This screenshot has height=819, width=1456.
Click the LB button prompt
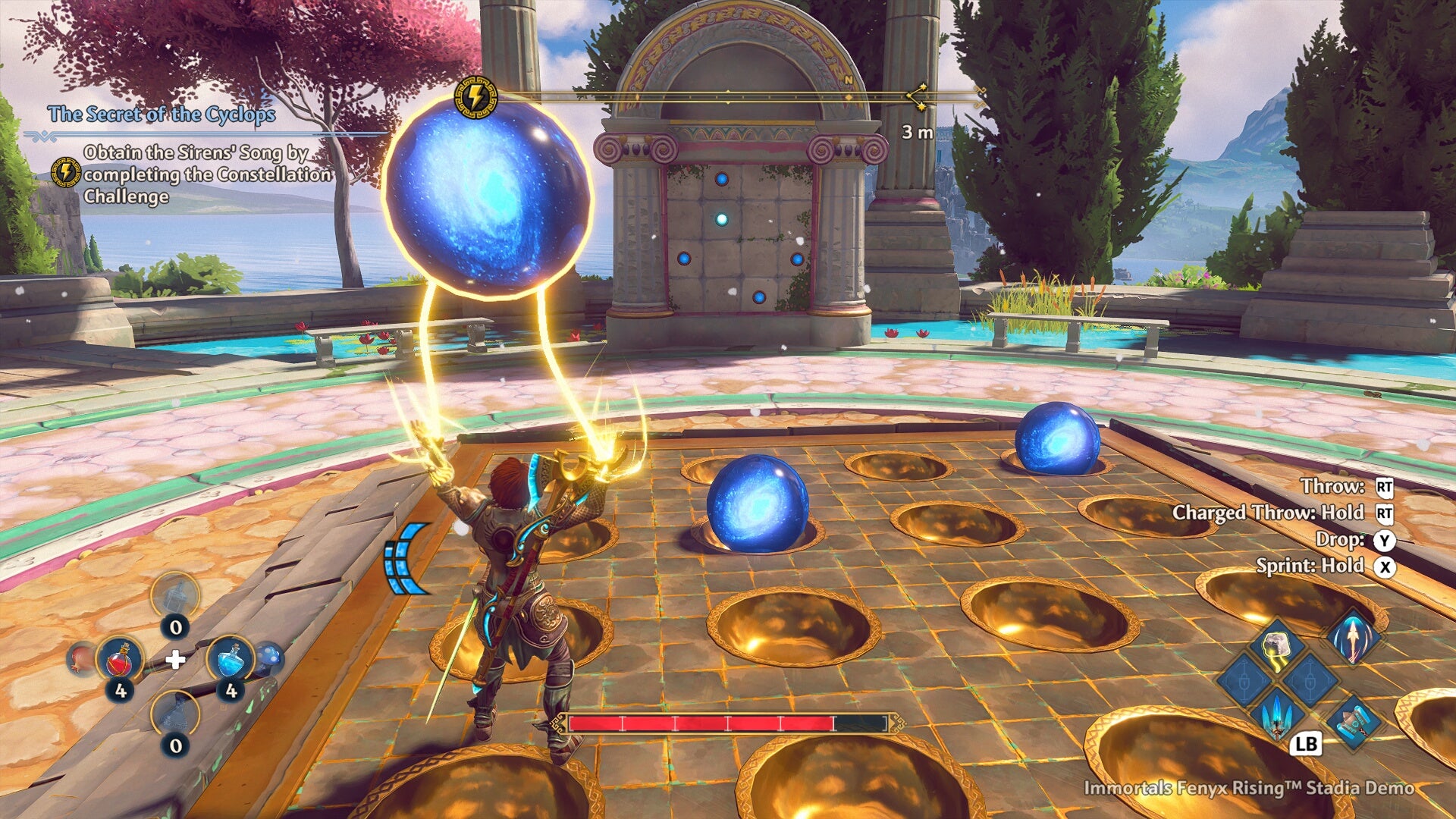click(1306, 745)
